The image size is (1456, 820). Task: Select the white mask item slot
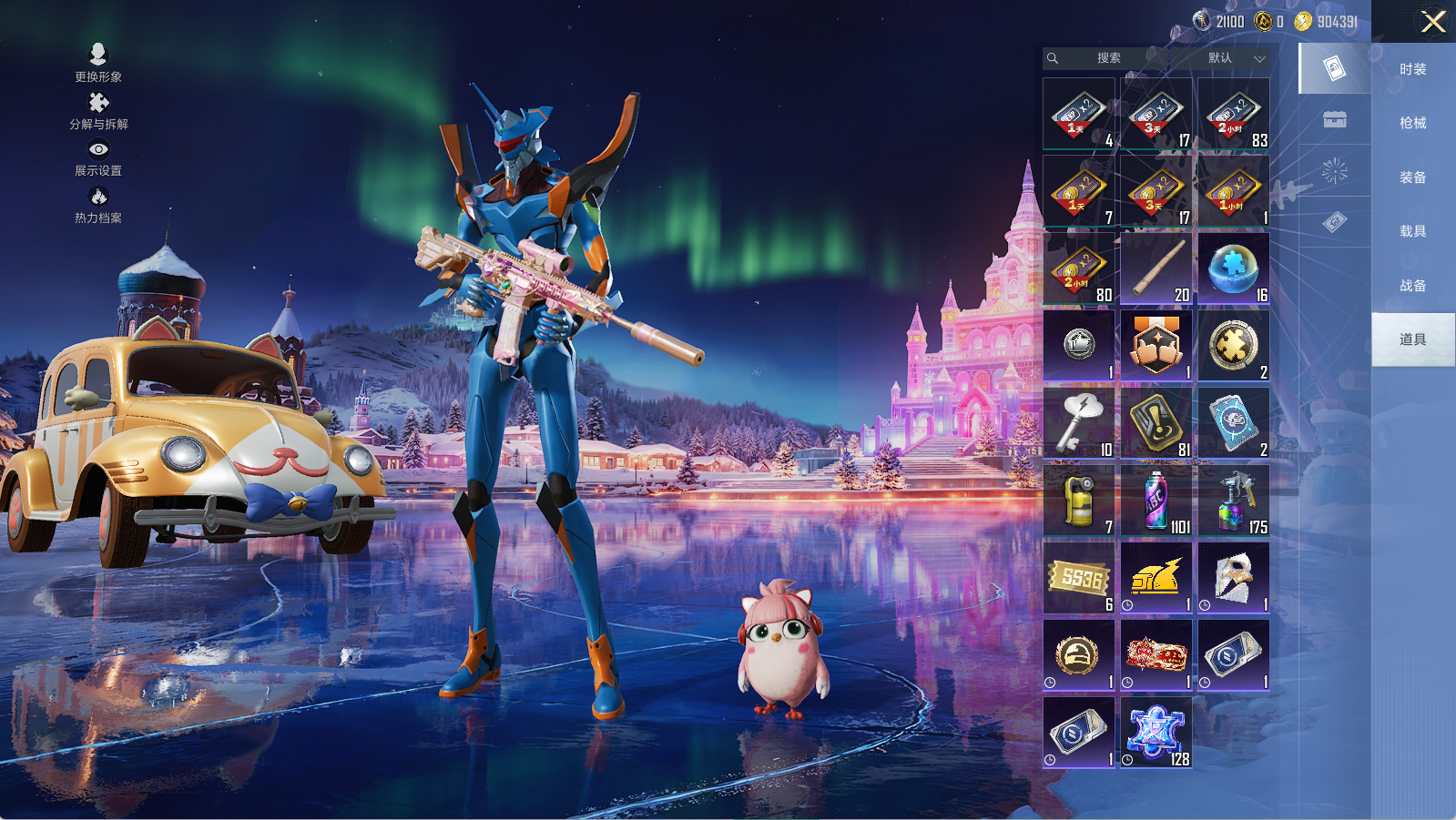tap(1234, 578)
